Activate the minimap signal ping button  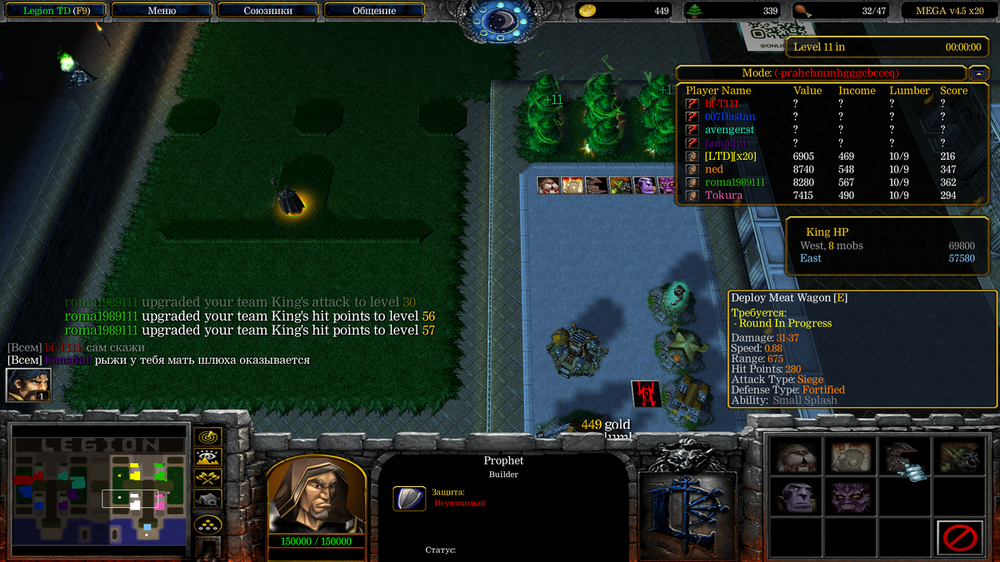(x=208, y=437)
